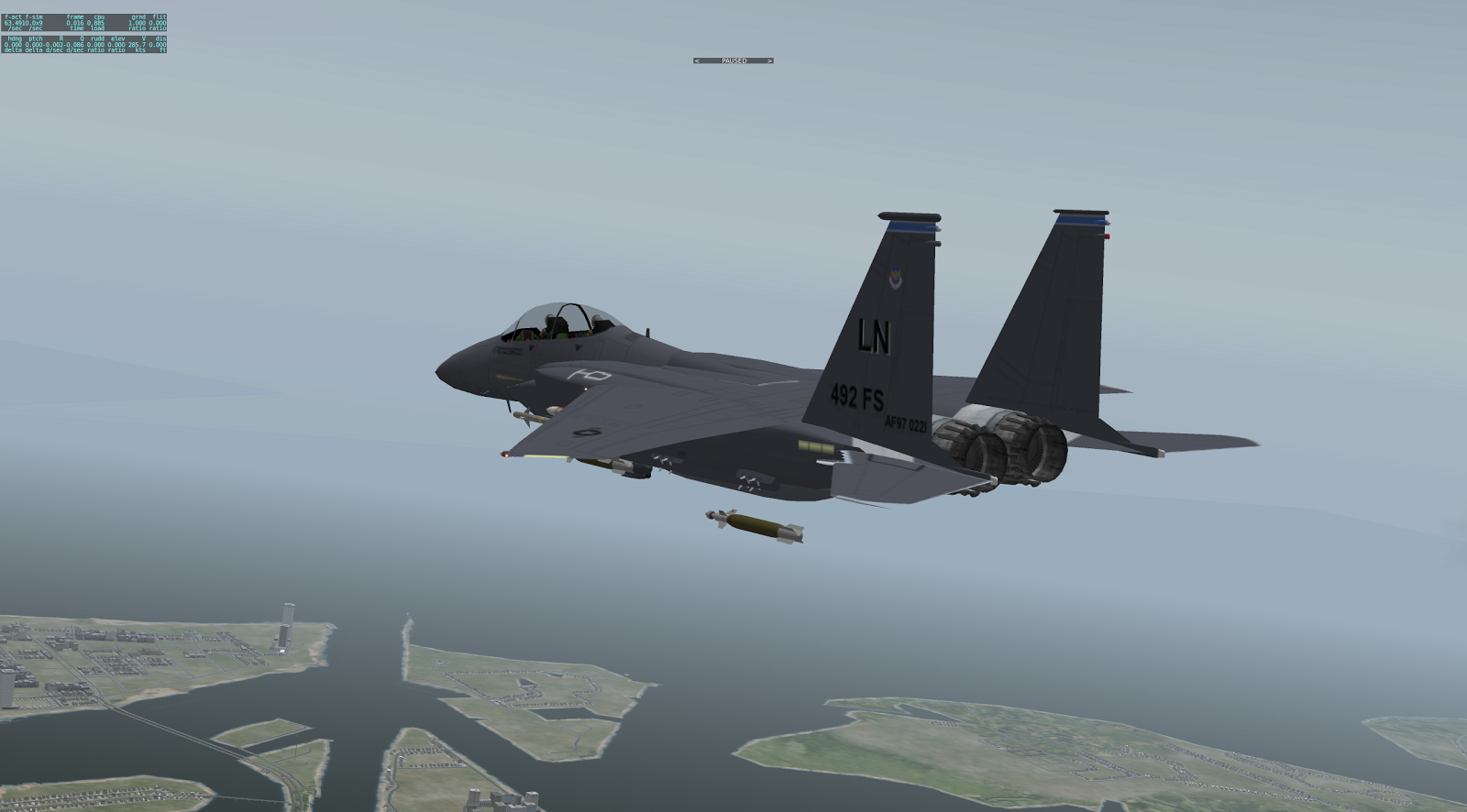The width and height of the screenshot is (1467, 812).
Task: Select the f-act /sec frame rate readout
Action: [16, 23]
